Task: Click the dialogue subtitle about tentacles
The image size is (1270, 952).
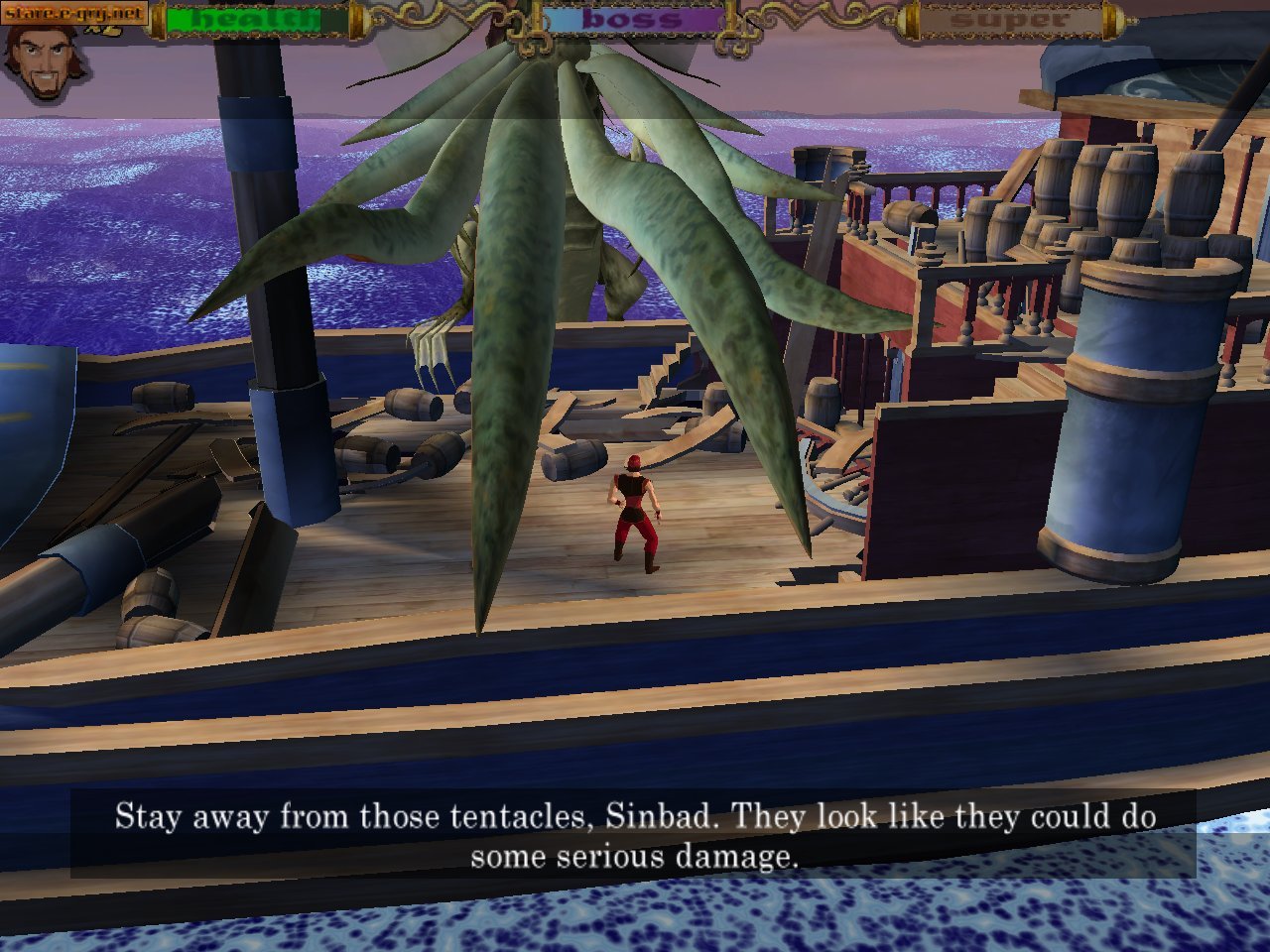Action: (x=635, y=833)
